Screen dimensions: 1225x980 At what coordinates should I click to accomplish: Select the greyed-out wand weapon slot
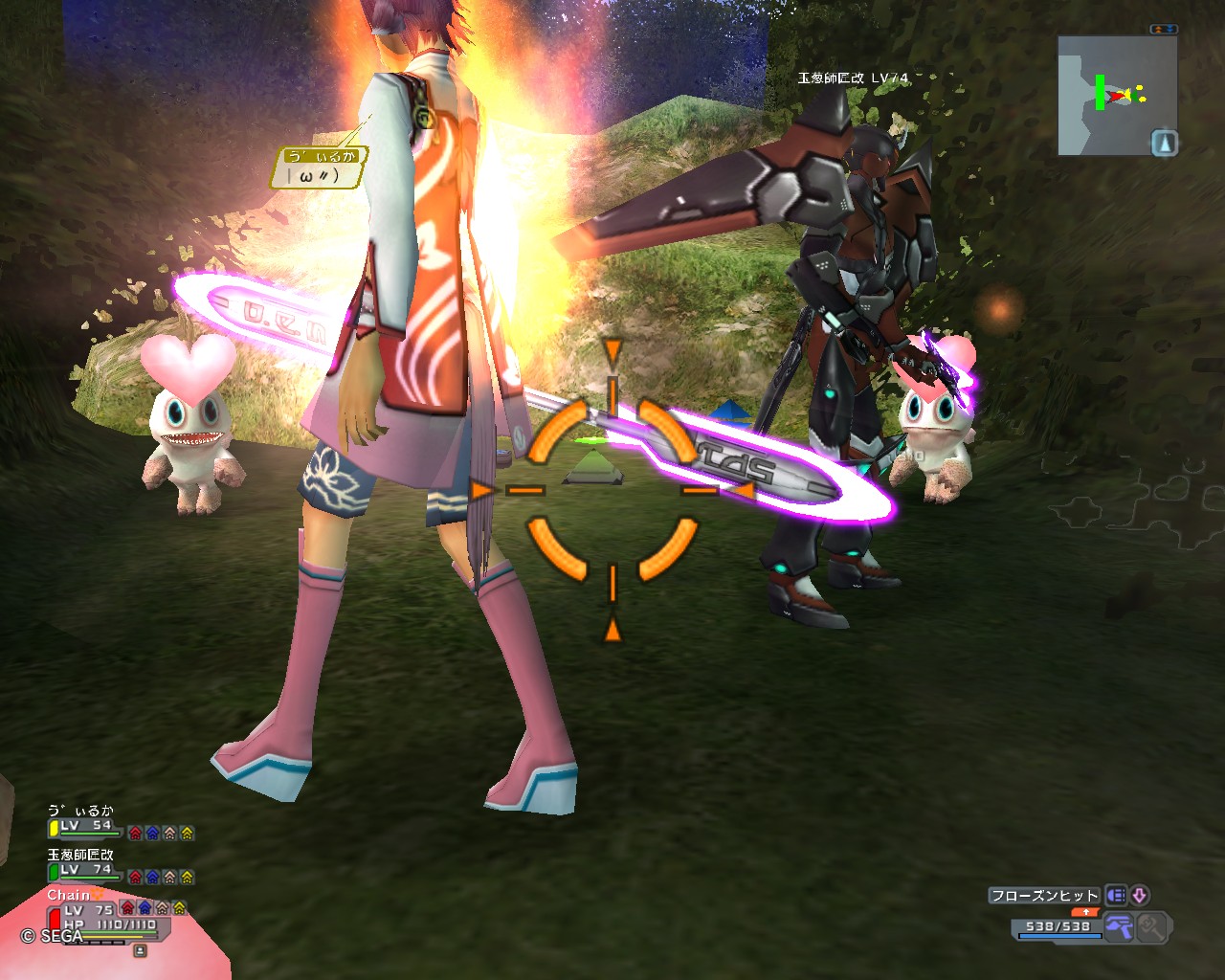1152,926
